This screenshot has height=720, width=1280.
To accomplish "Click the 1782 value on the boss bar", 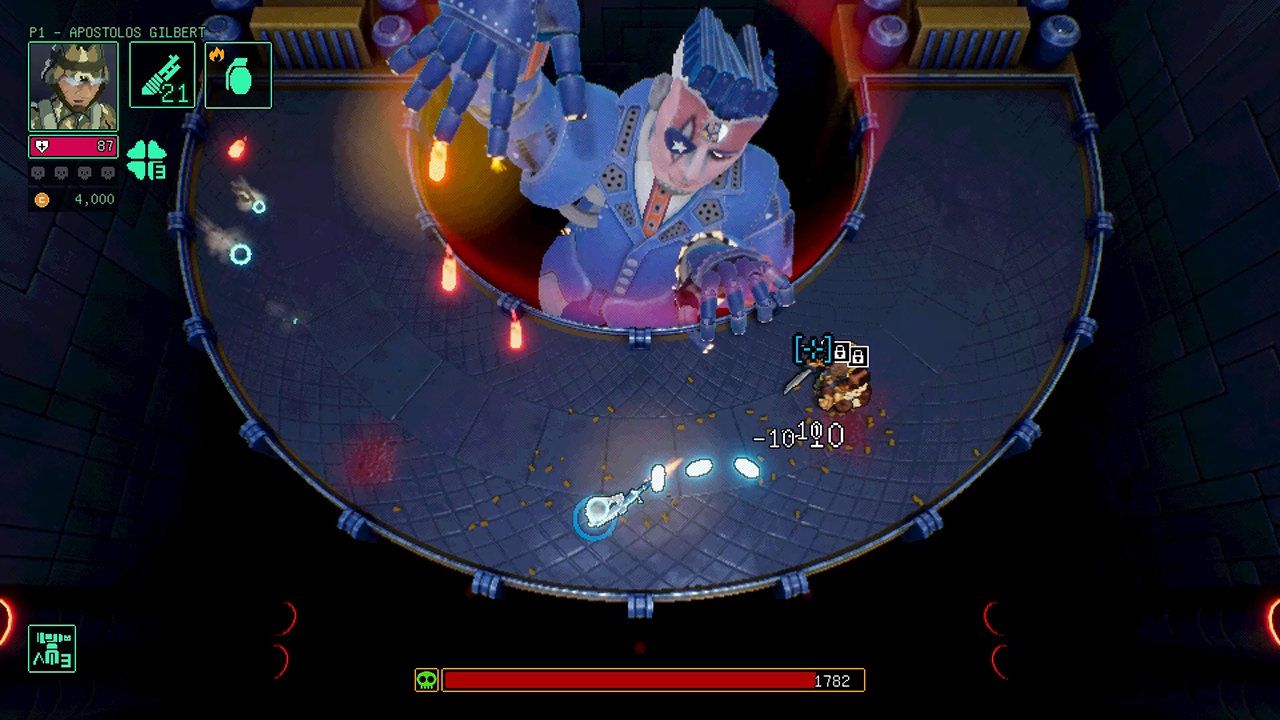I will point(832,681).
